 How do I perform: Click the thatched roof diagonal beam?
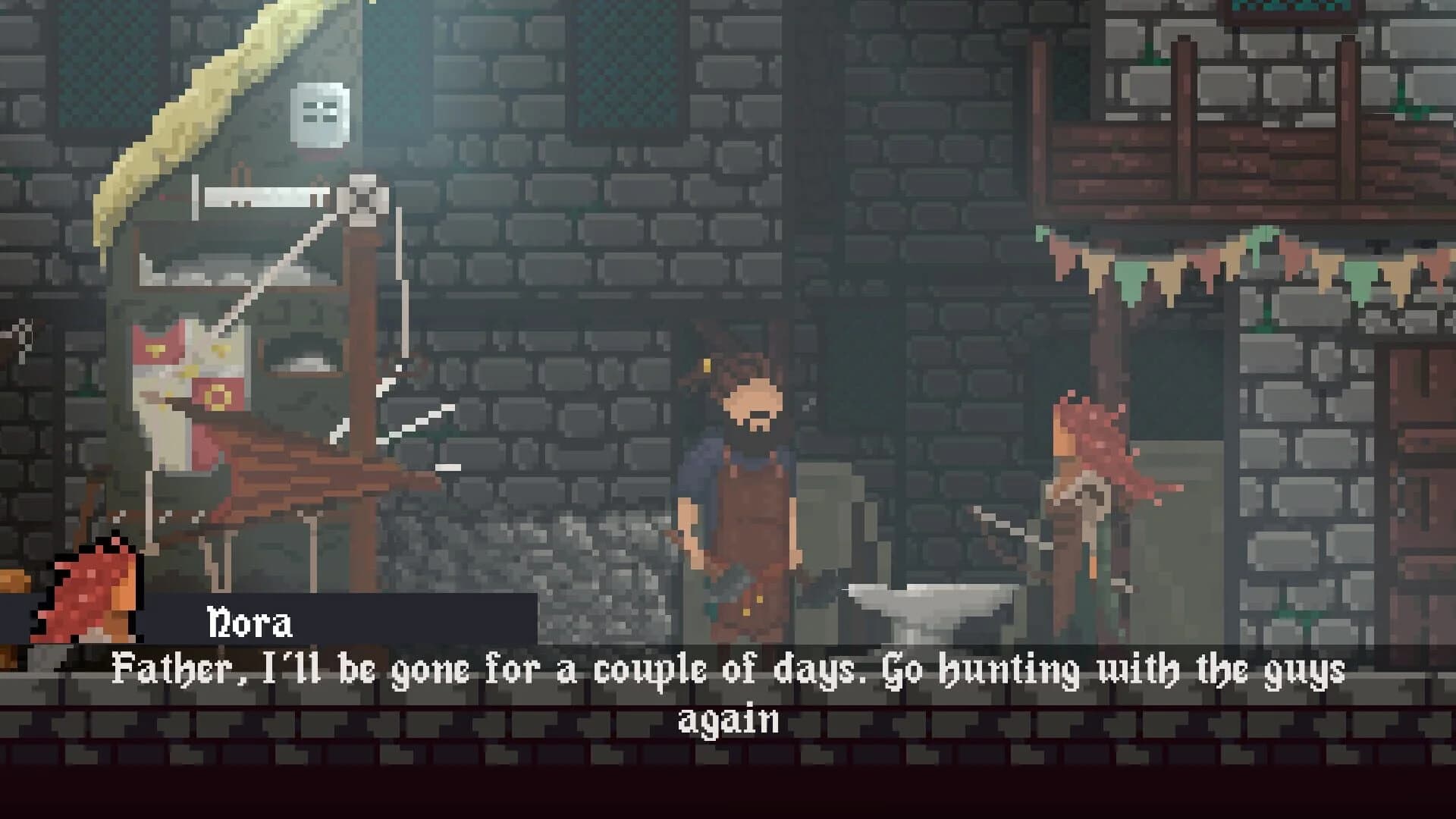click(x=190, y=114)
